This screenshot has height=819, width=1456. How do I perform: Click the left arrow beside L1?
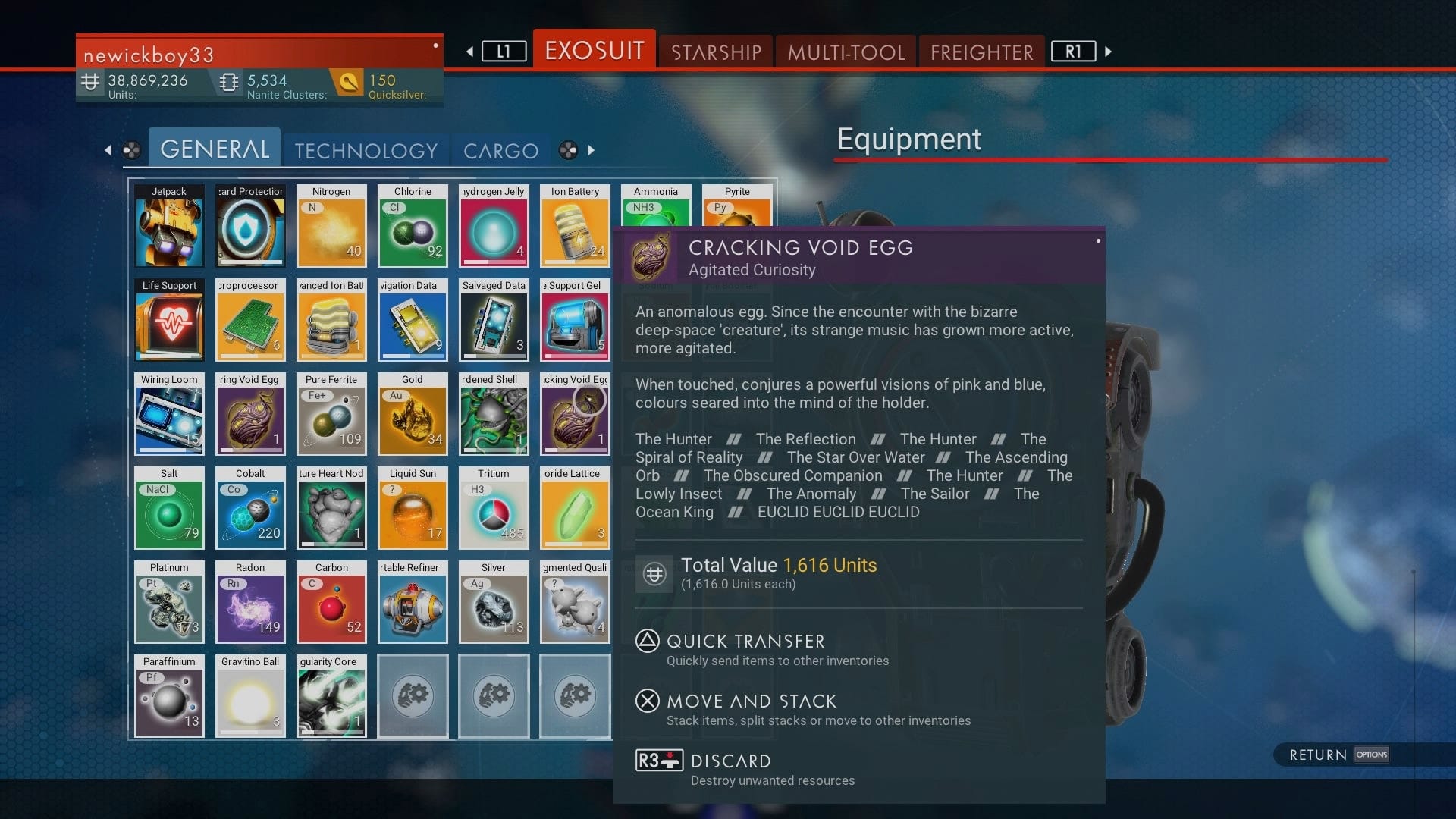click(468, 52)
